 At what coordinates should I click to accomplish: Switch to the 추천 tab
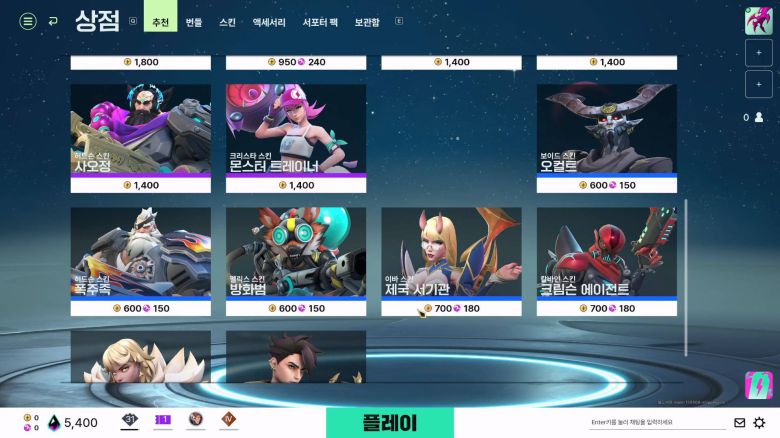click(x=160, y=21)
